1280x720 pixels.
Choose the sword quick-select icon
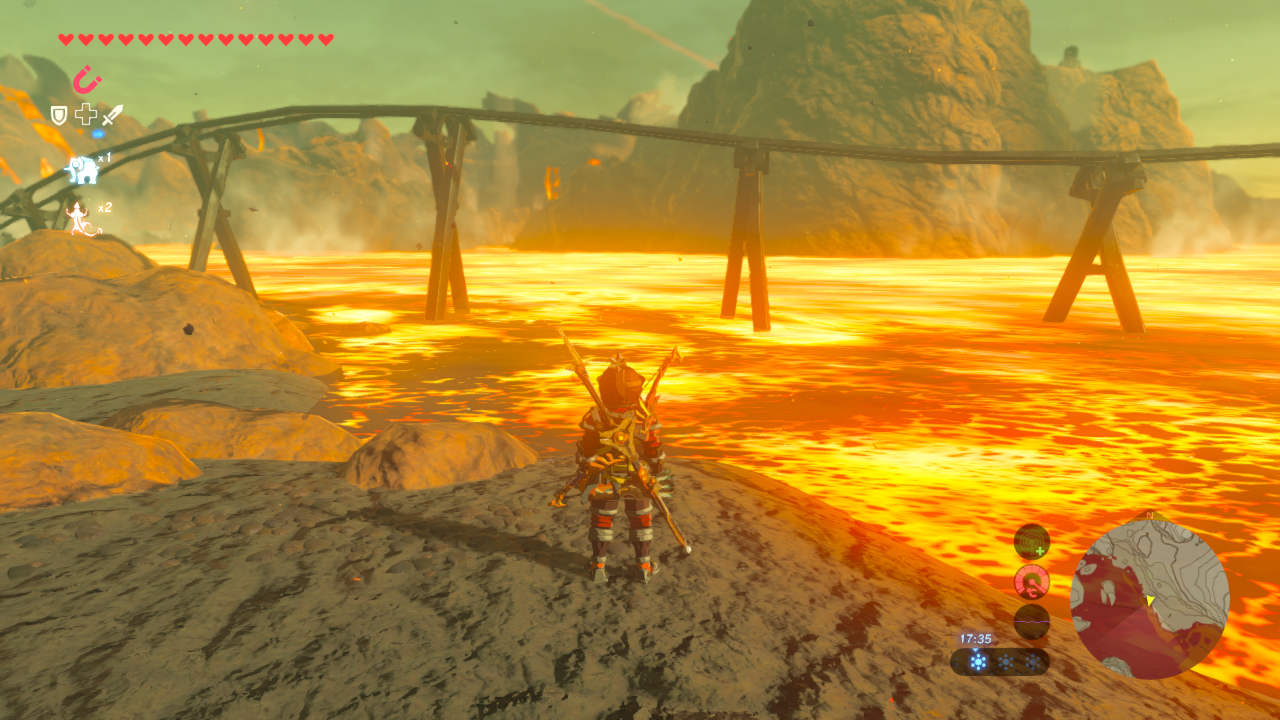[113, 115]
